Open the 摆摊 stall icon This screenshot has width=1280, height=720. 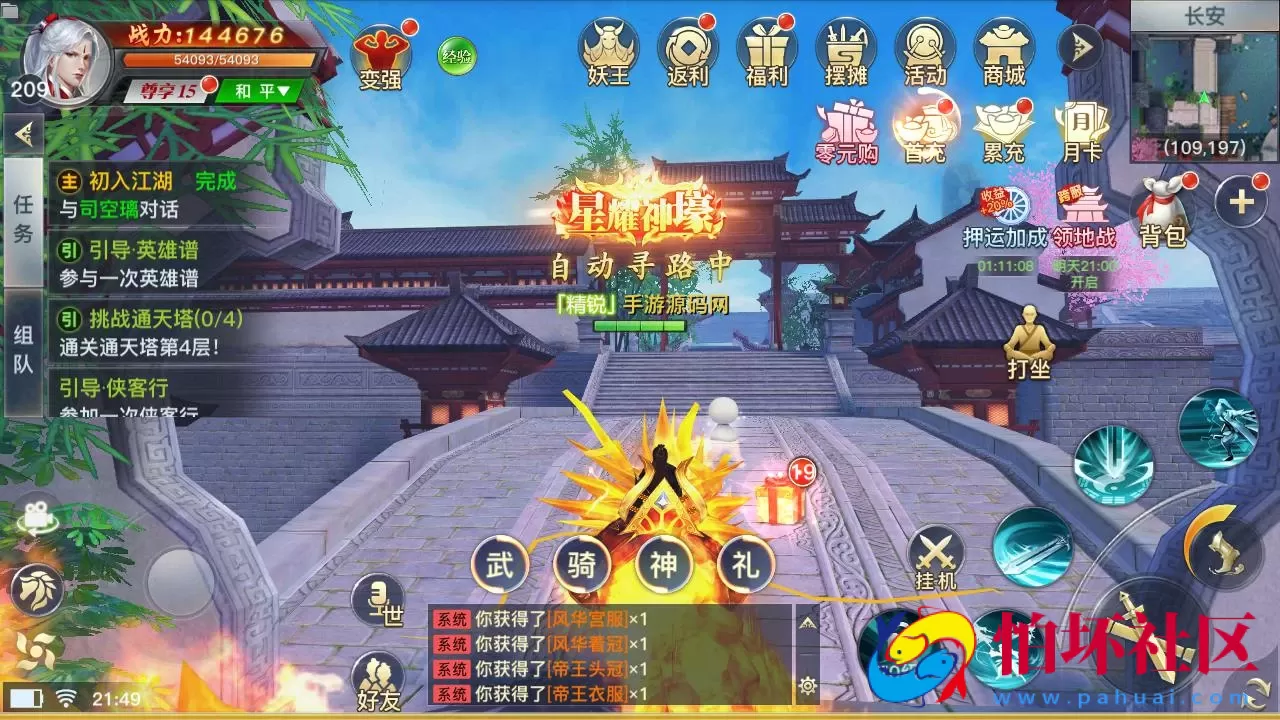[x=844, y=50]
